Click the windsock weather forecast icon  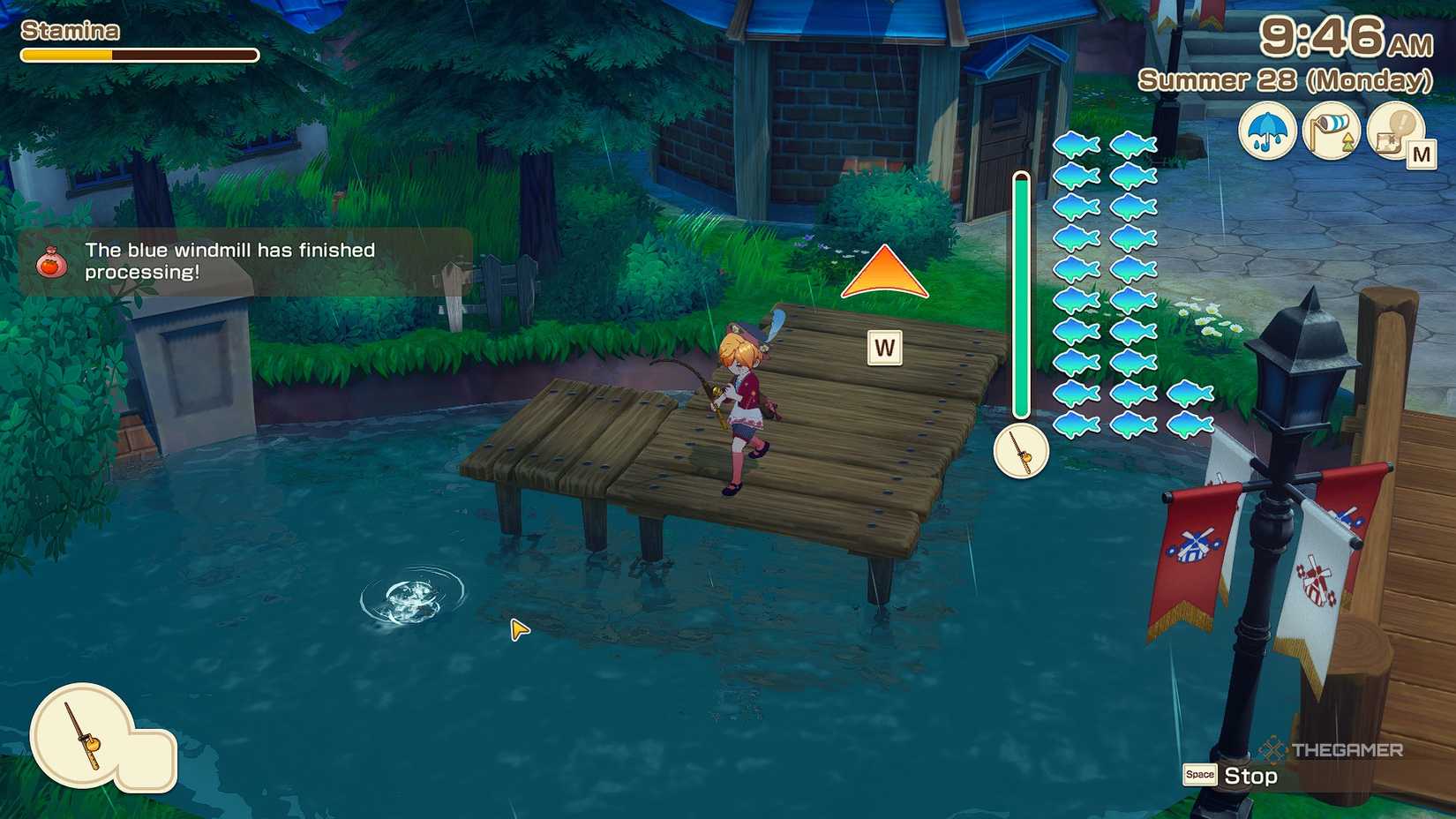click(1330, 129)
